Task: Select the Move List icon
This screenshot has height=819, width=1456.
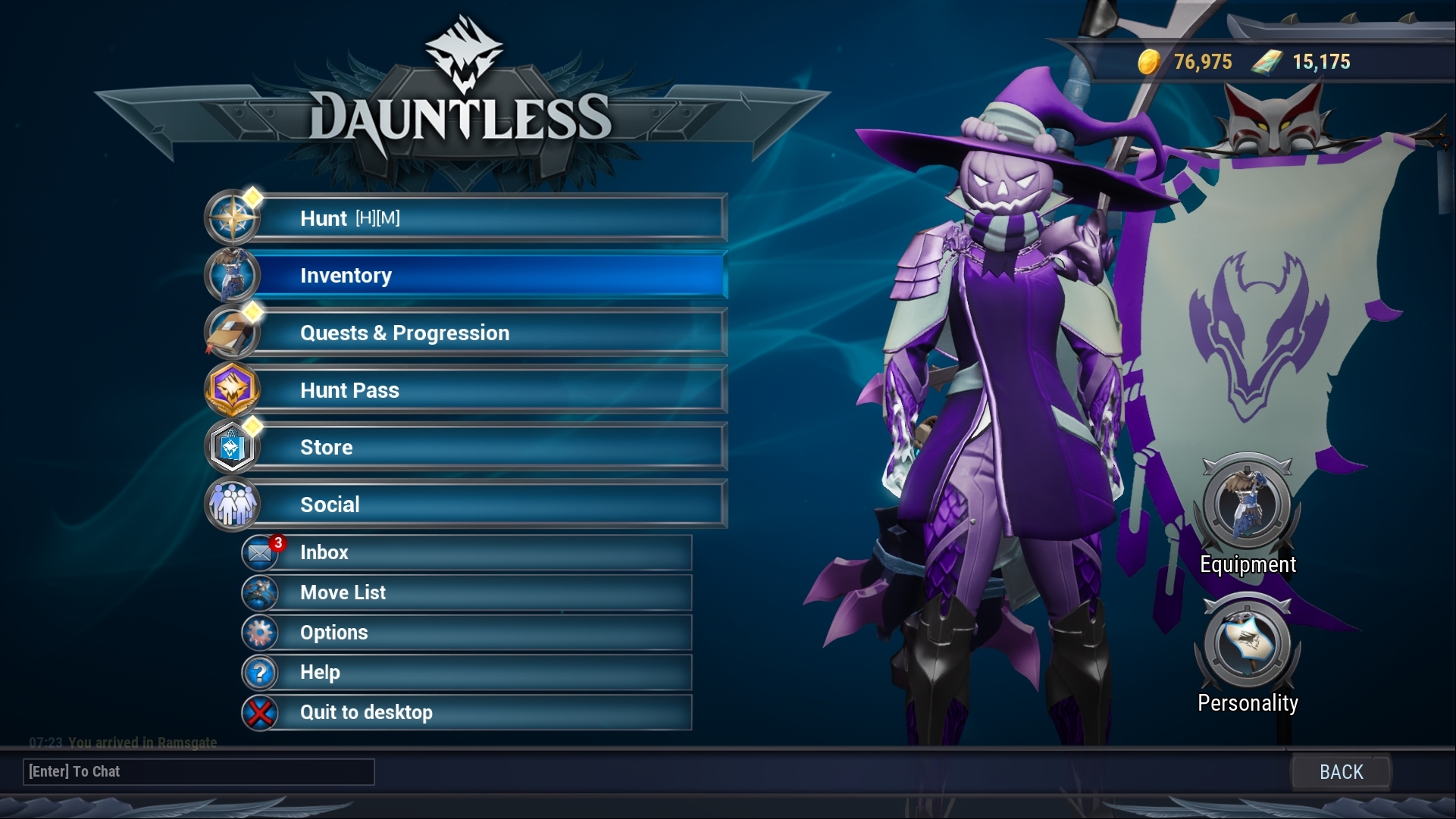Action: click(260, 592)
